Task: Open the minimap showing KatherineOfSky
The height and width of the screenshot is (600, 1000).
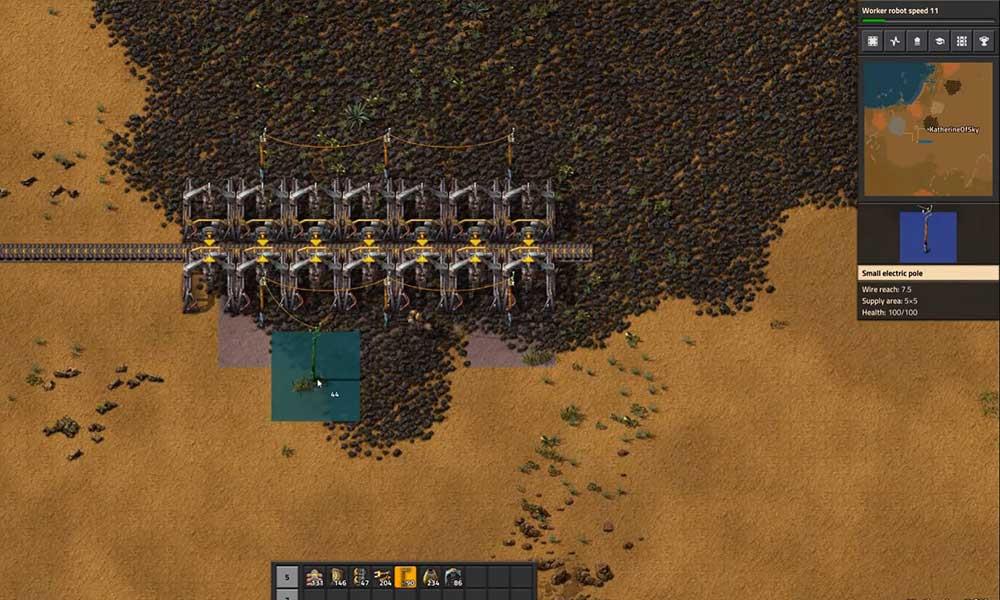Action: click(x=928, y=129)
